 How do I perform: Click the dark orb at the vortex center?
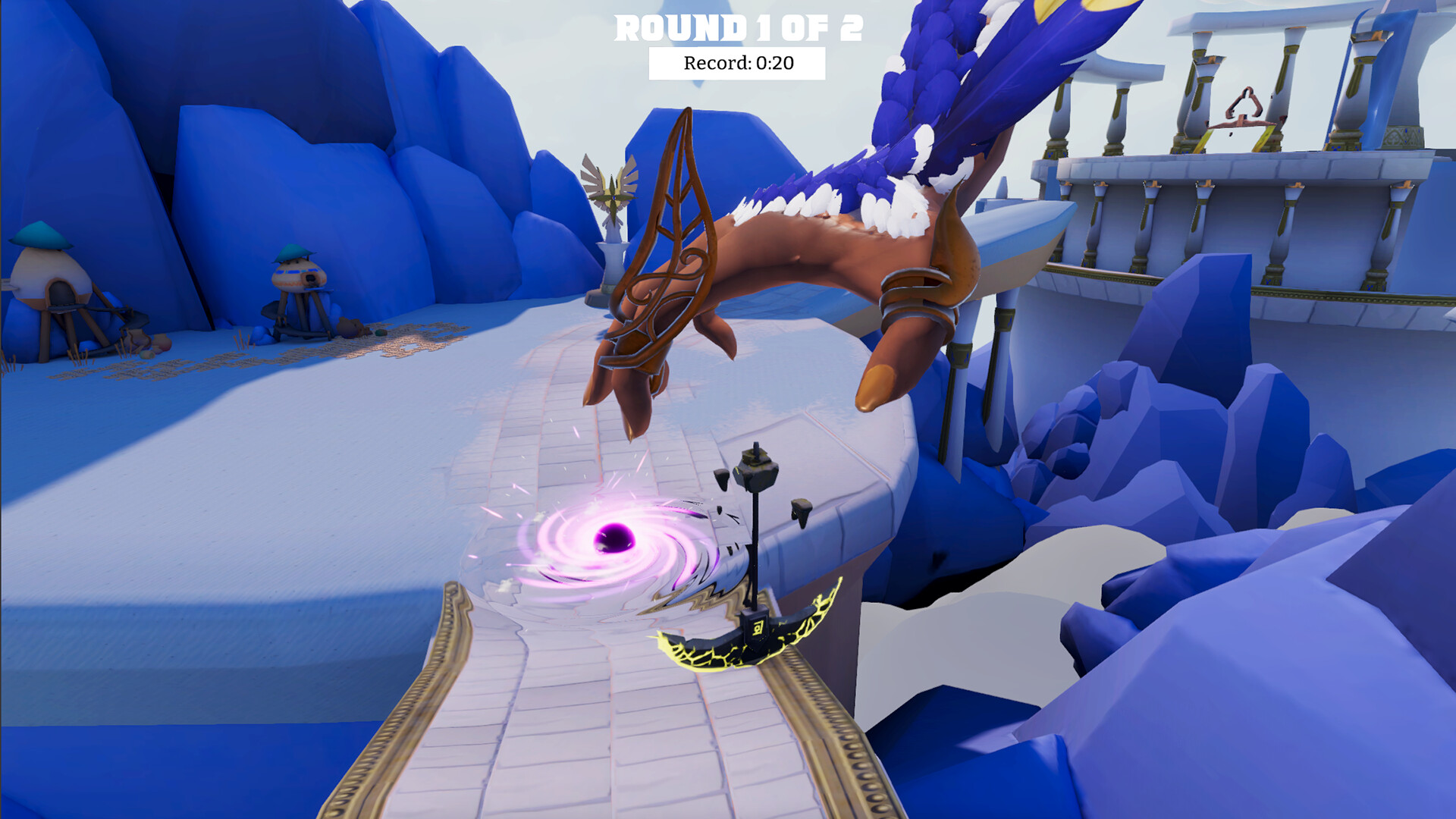coord(613,538)
